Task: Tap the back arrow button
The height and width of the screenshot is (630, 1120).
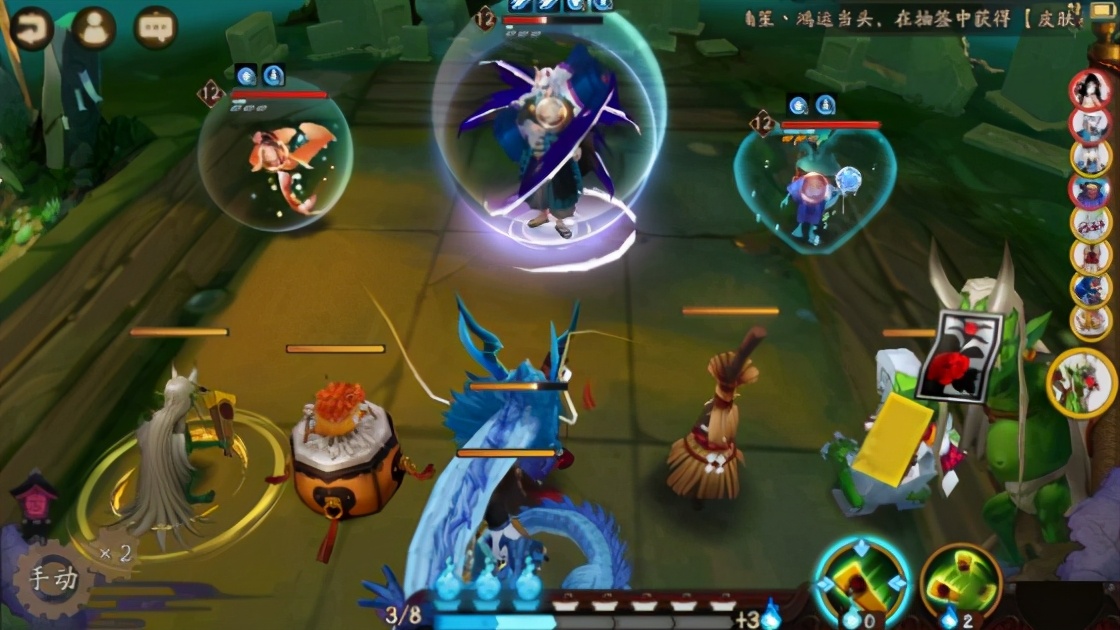Action: [x=32, y=28]
